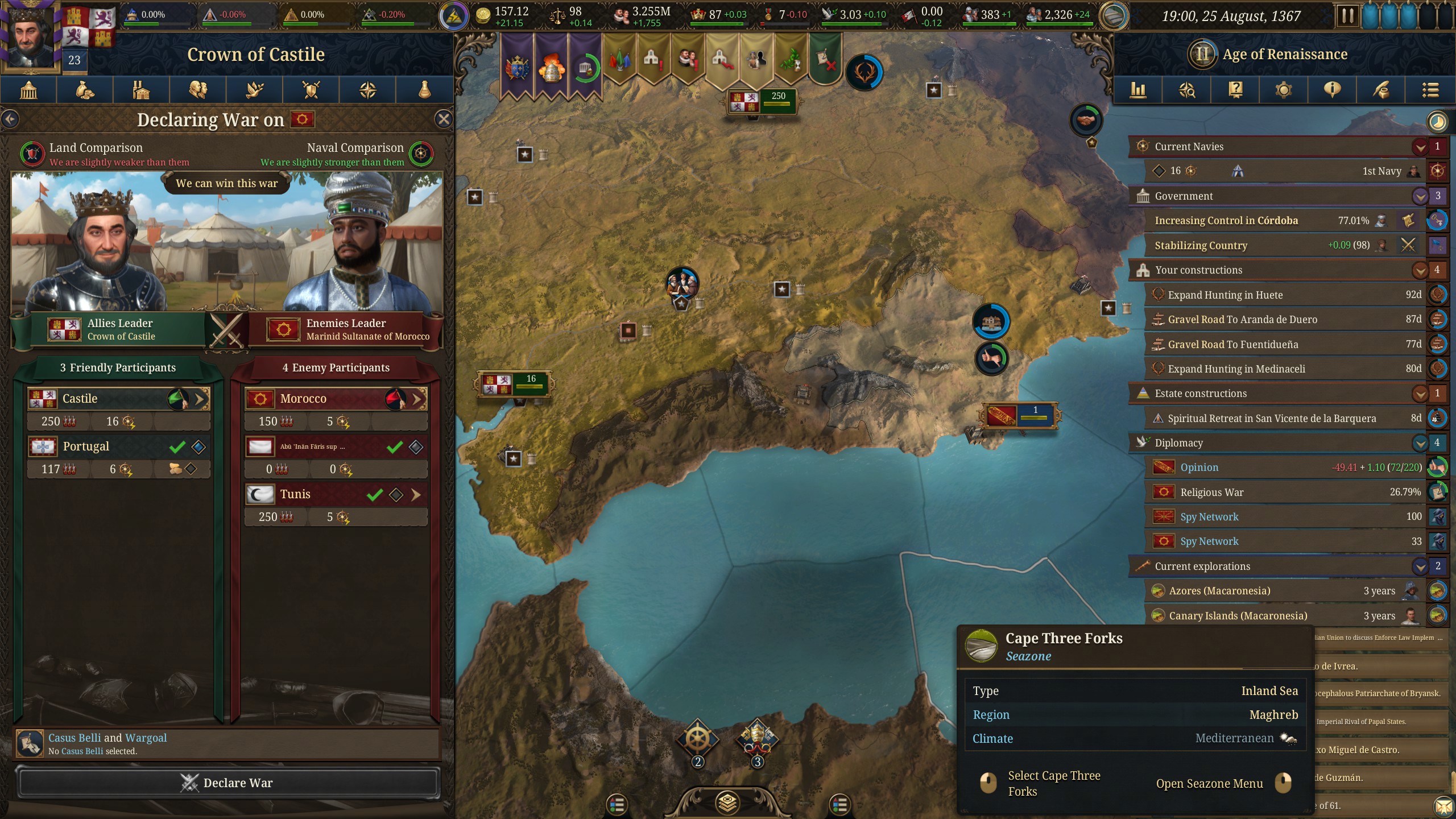The width and height of the screenshot is (1456, 819).
Task: Open the statistics bar chart panel
Action: click(x=1139, y=90)
